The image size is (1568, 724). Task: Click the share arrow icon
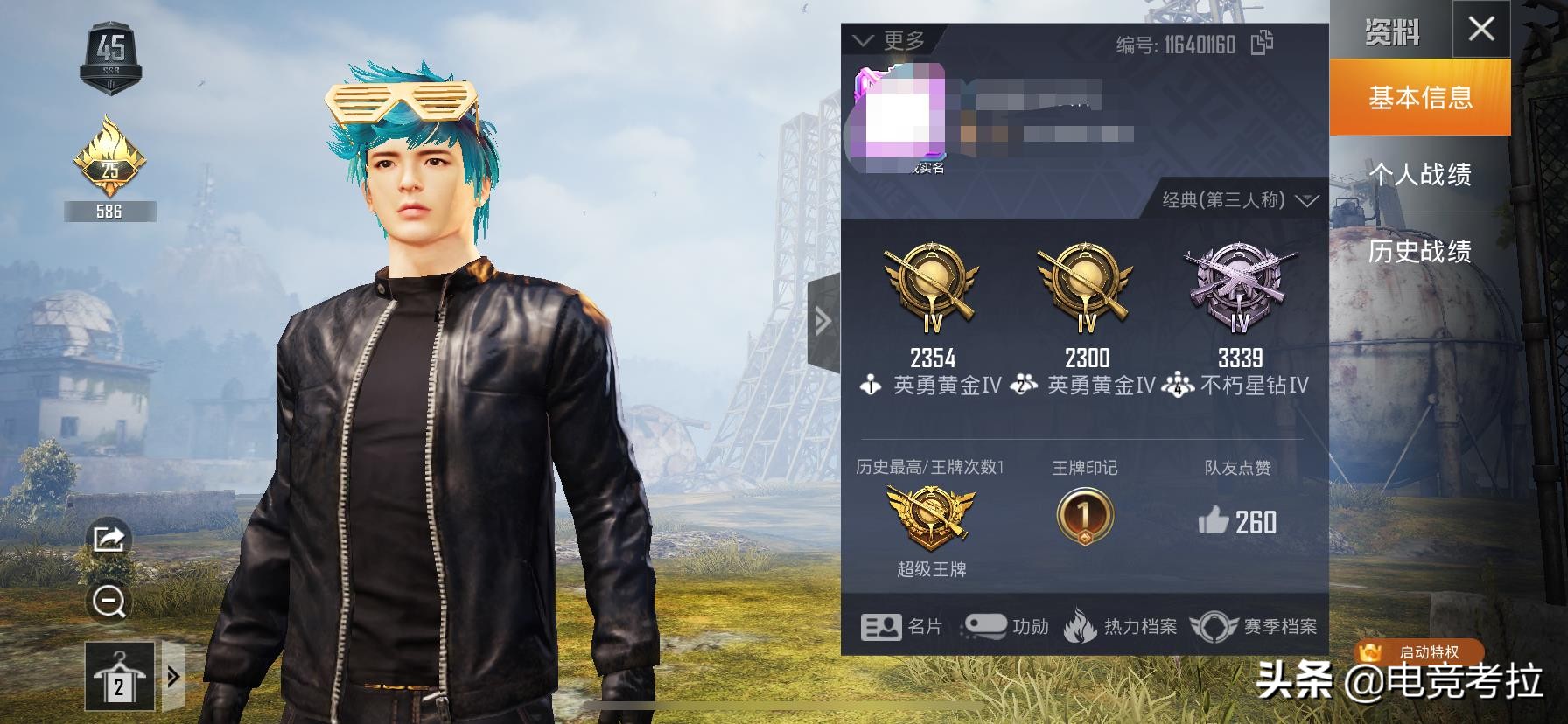coord(108,538)
